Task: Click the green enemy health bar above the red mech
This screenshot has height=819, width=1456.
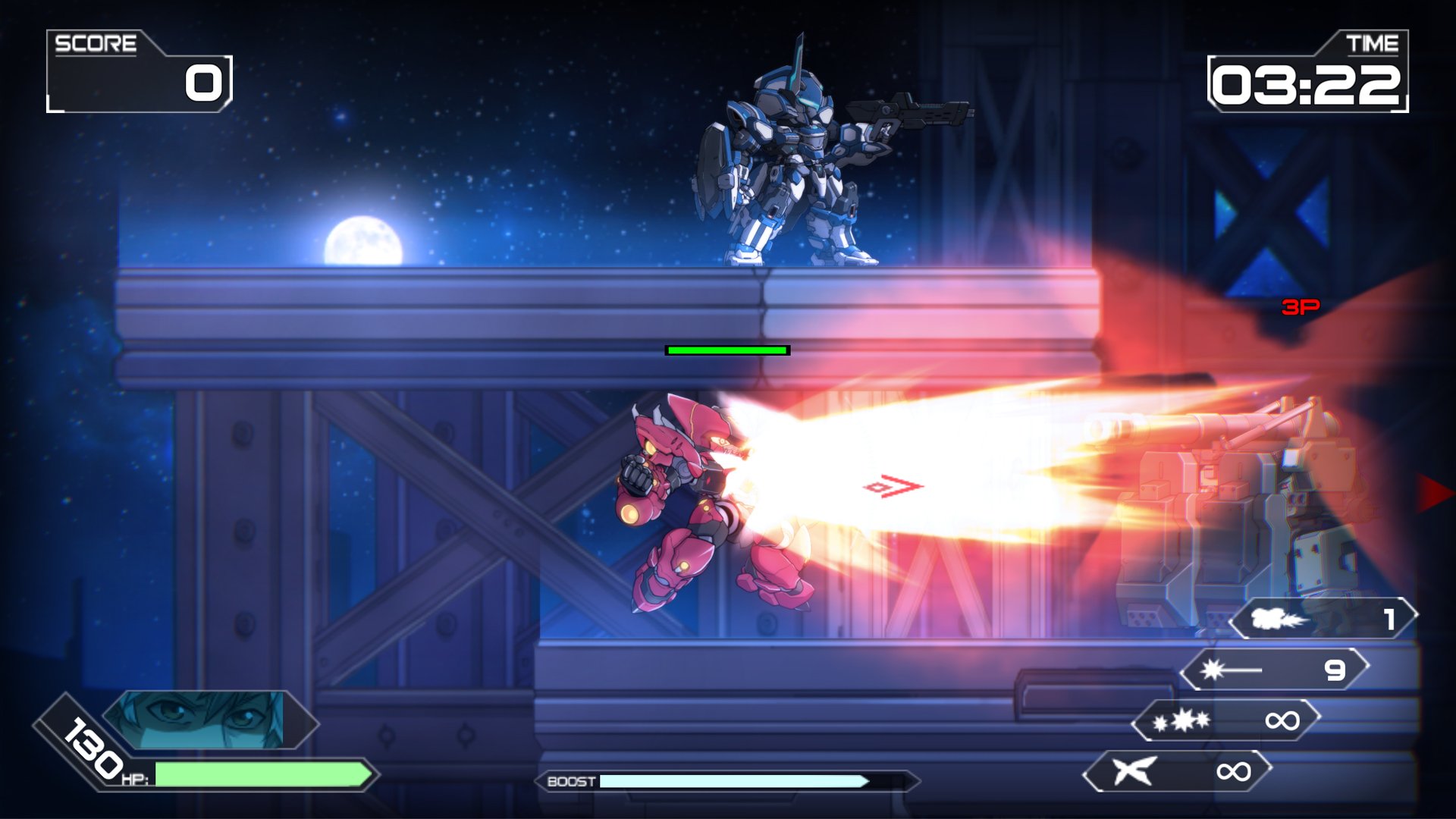Action: click(x=726, y=351)
